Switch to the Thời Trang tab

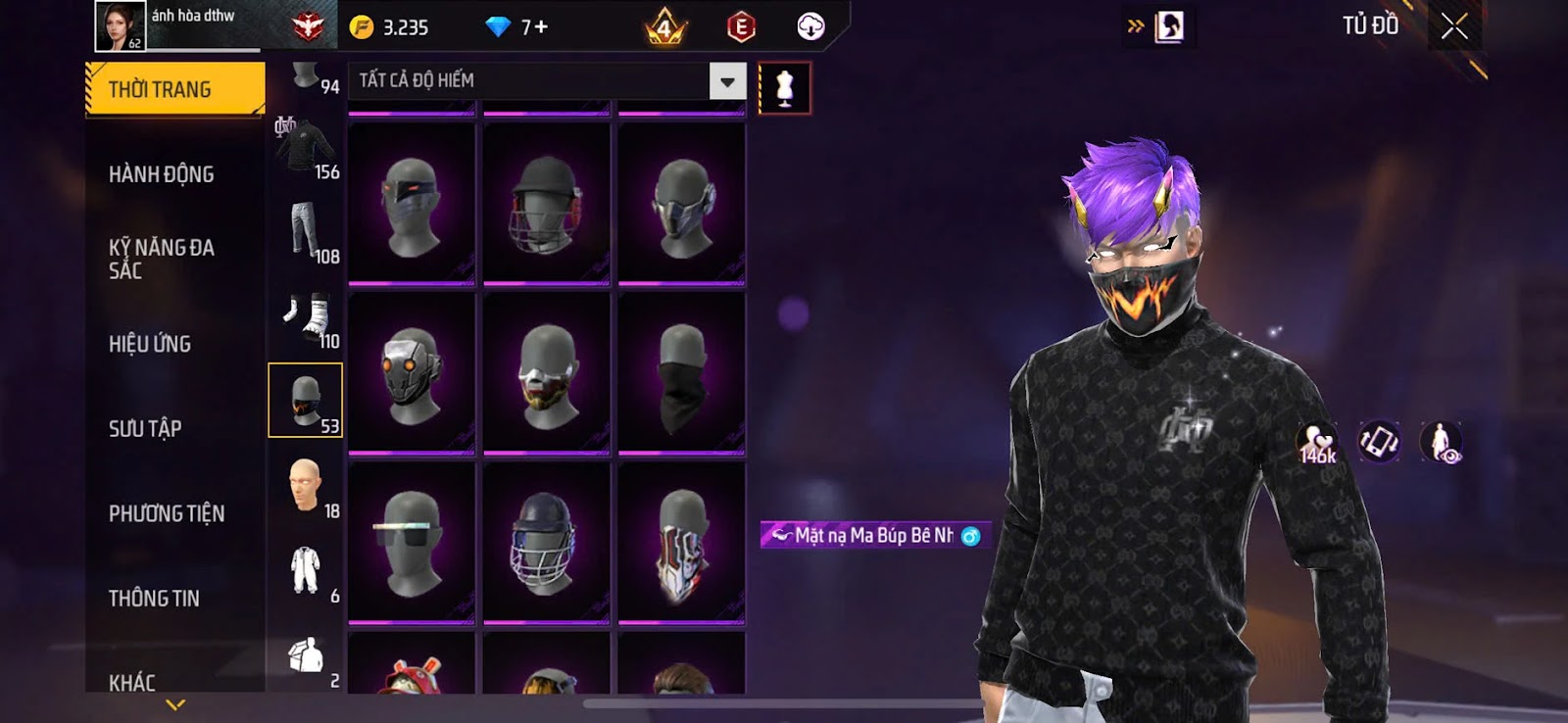174,89
